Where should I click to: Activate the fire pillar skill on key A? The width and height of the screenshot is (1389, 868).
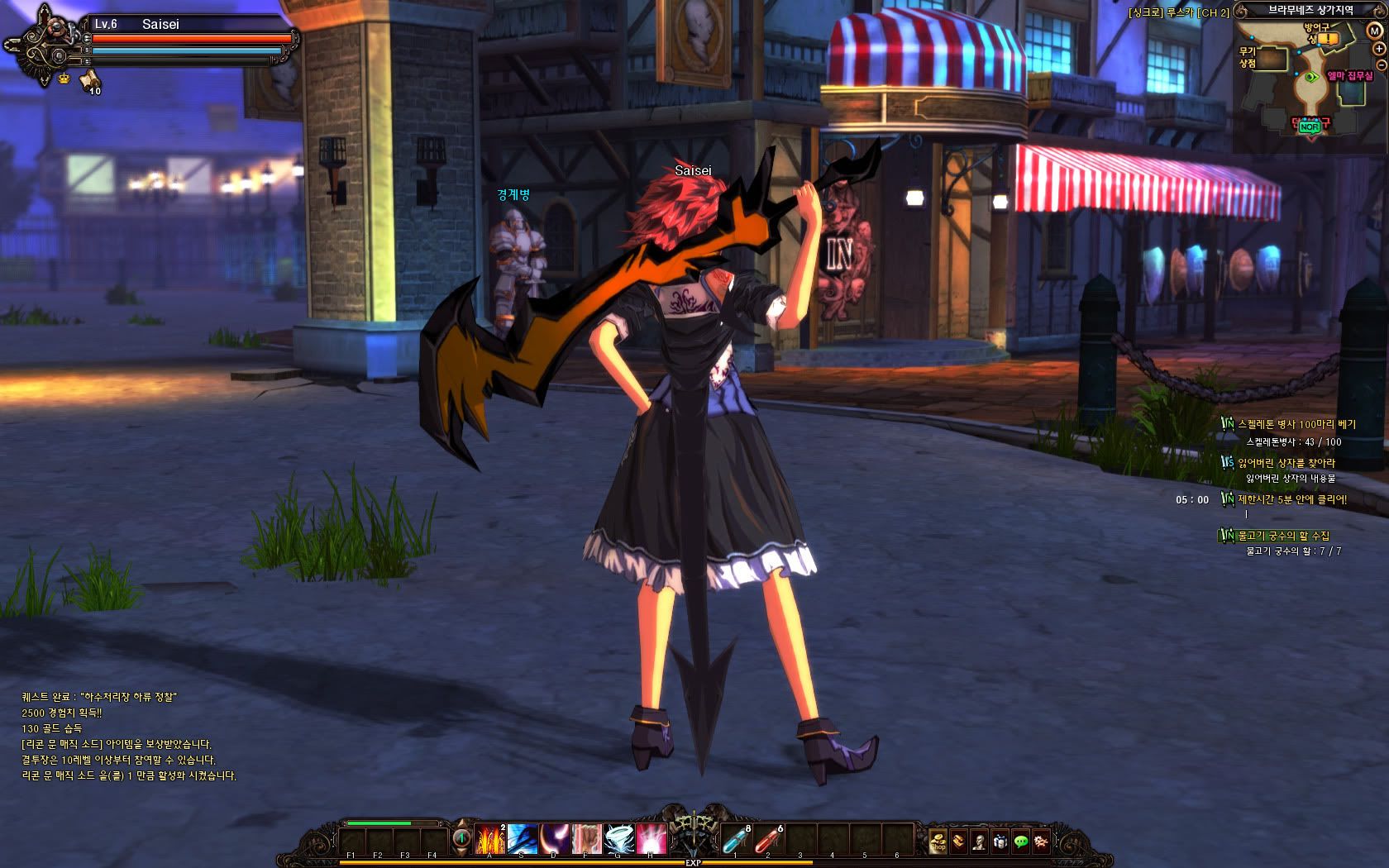[x=489, y=839]
